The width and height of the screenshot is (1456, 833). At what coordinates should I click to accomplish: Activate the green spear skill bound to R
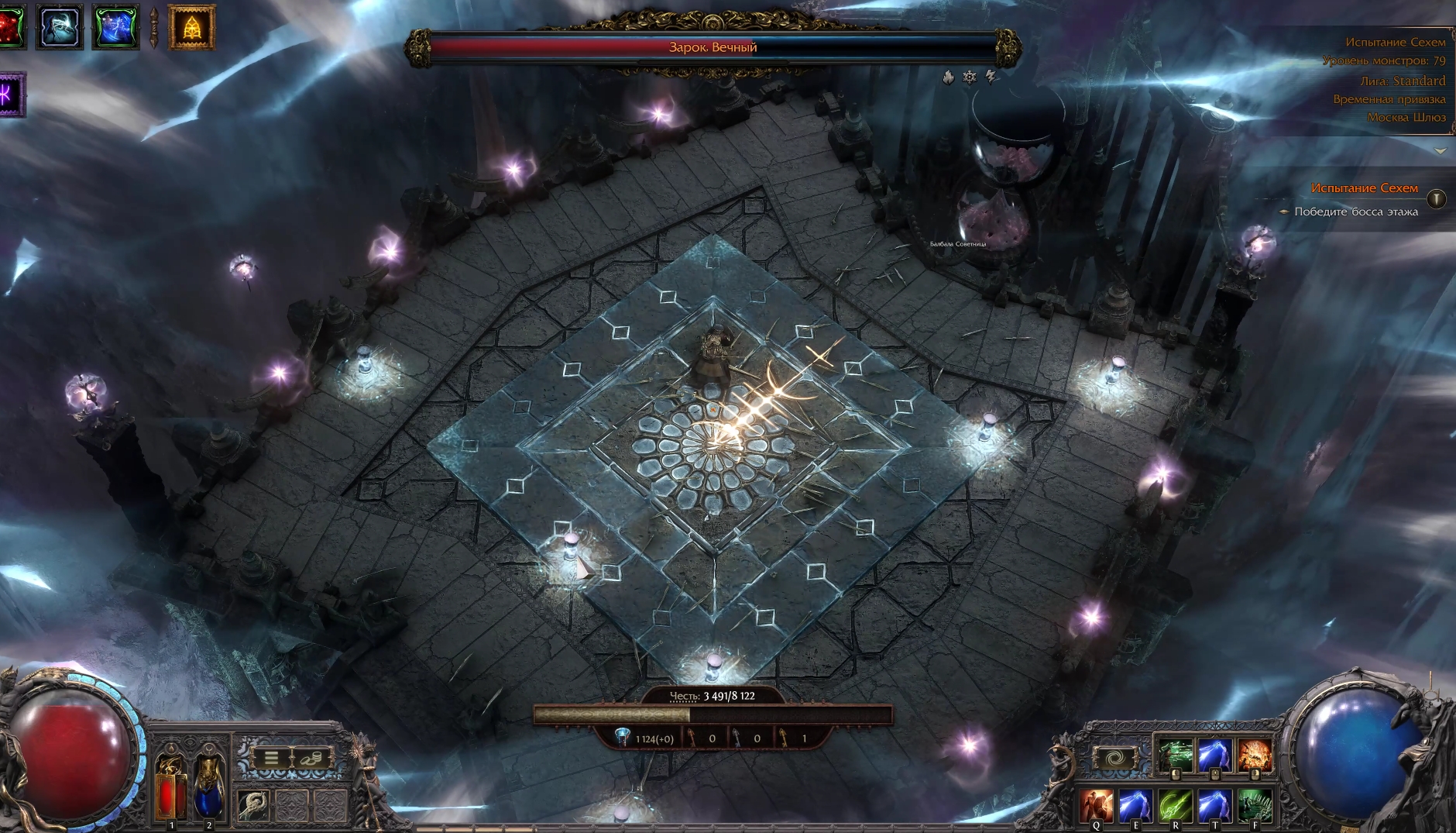[x=1175, y=806]
